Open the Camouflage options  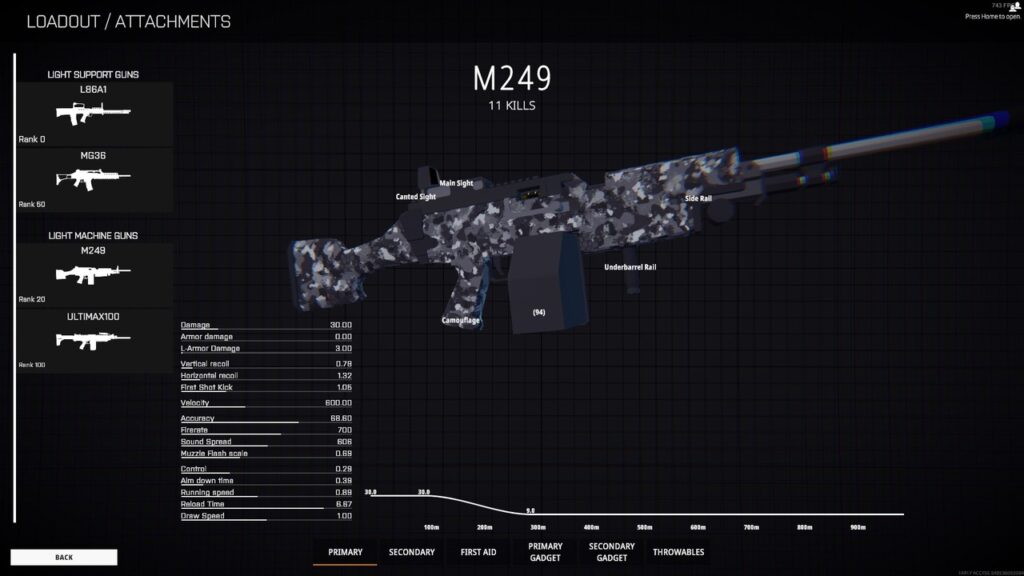461,320
